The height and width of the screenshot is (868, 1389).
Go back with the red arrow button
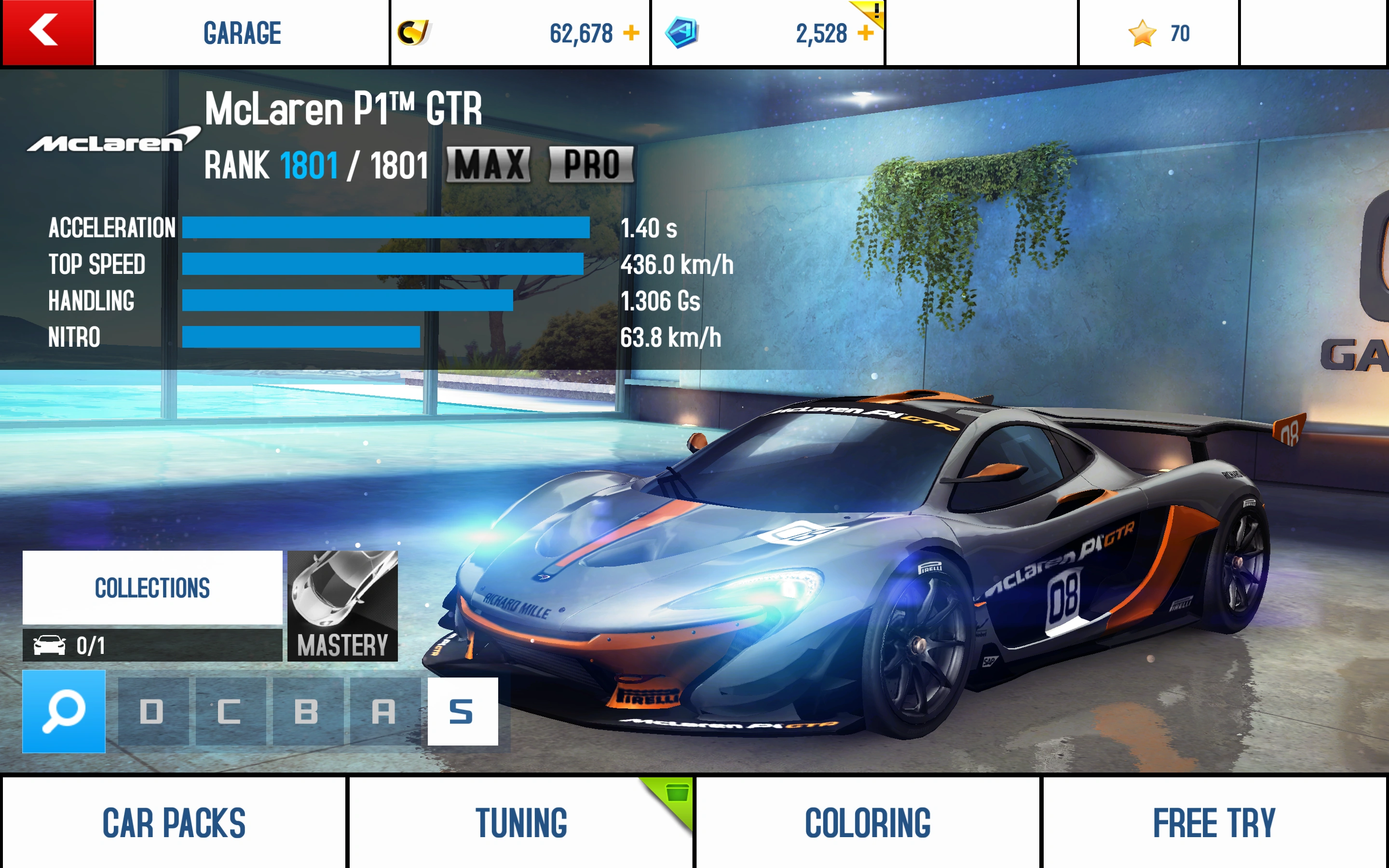[47, 32]
